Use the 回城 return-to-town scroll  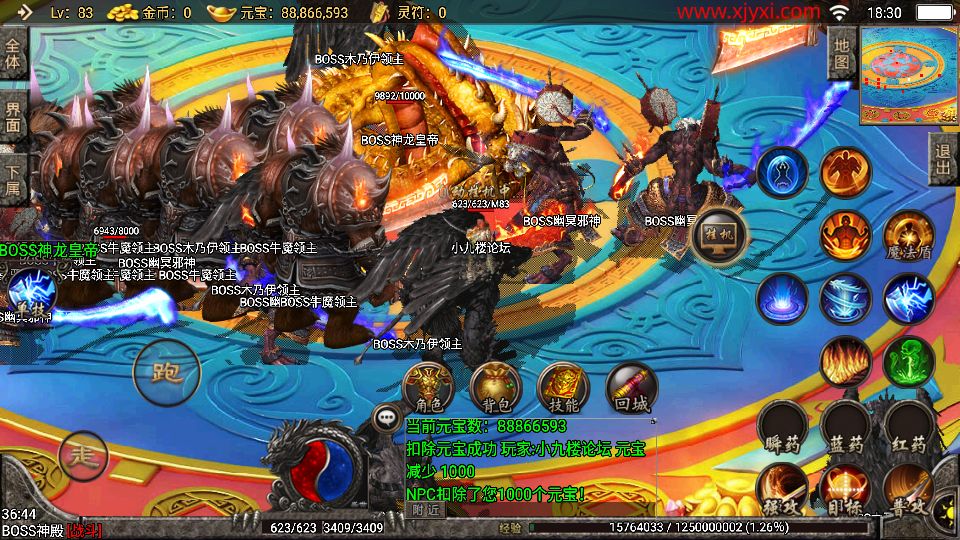(631, 388)
